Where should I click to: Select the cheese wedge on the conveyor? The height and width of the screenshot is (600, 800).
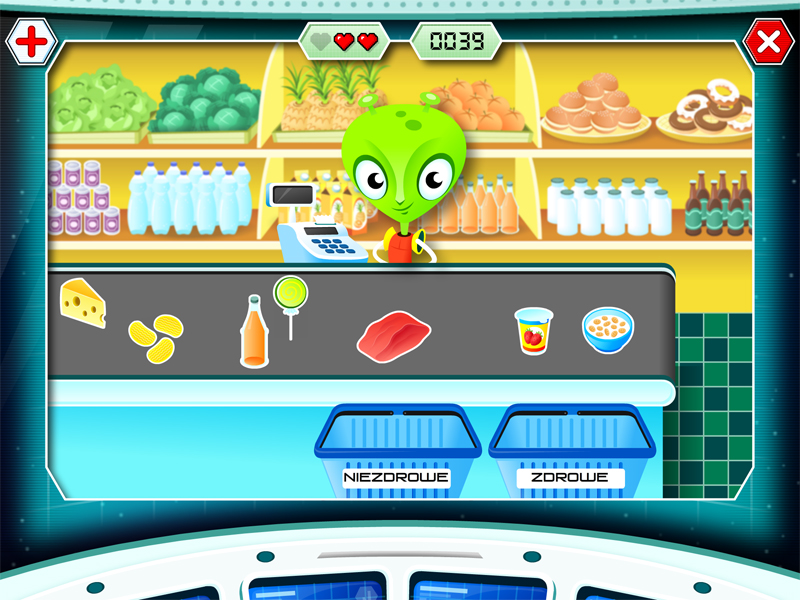click(x=83, y=303)
